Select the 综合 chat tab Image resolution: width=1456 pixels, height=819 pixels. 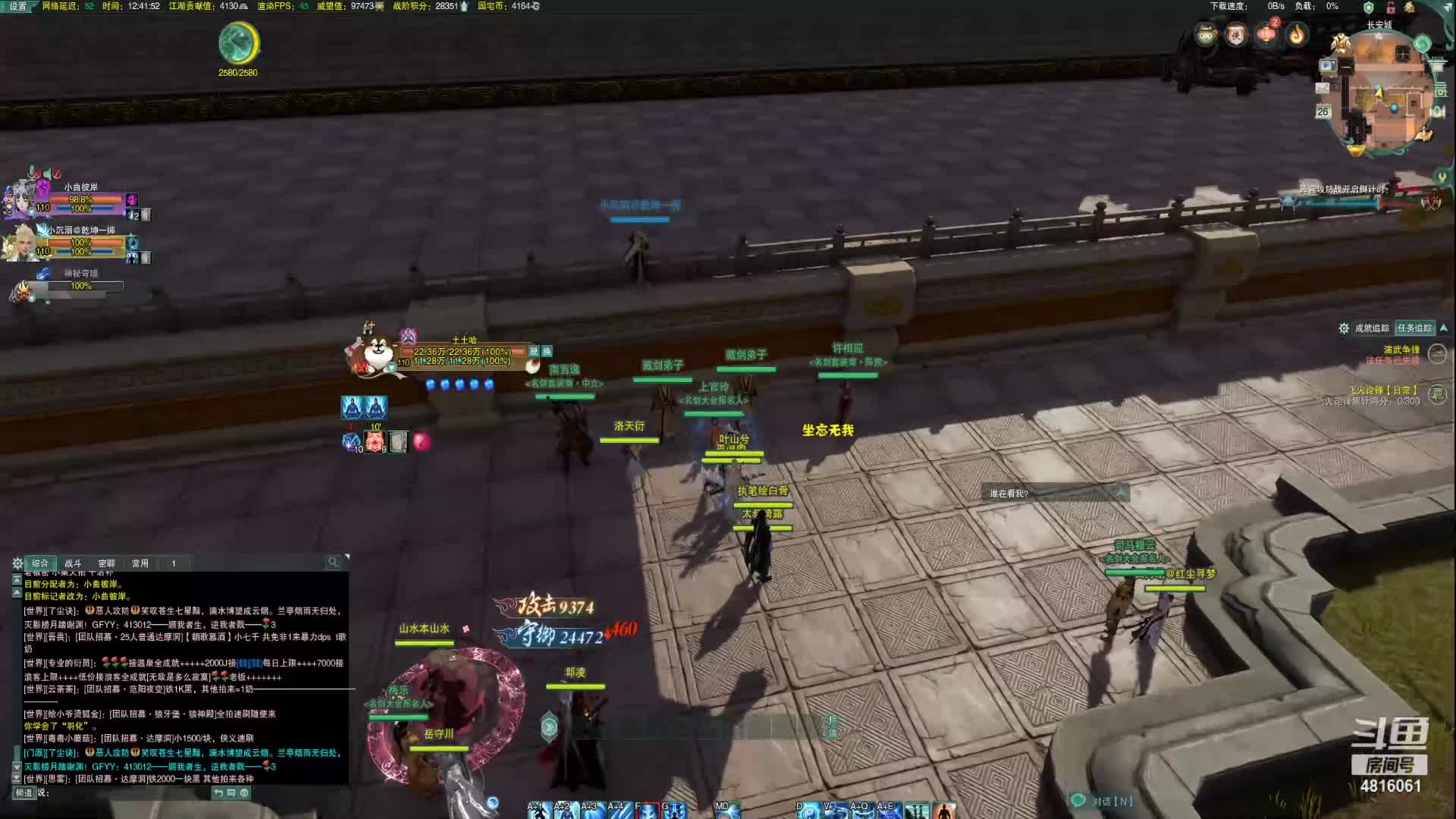point(40,563)
